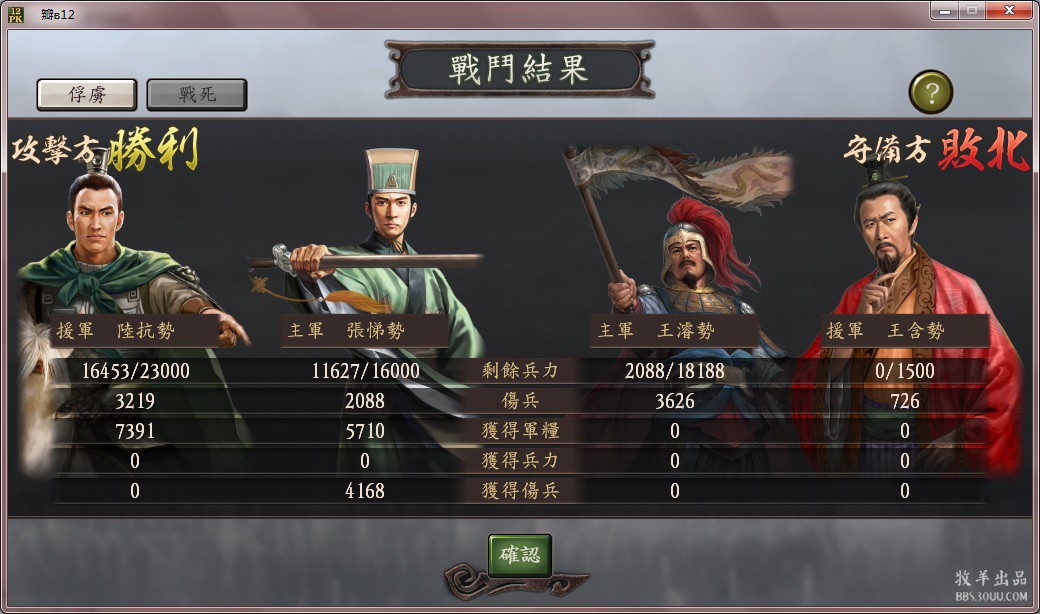Open the 俘虜 captives list

87,95
